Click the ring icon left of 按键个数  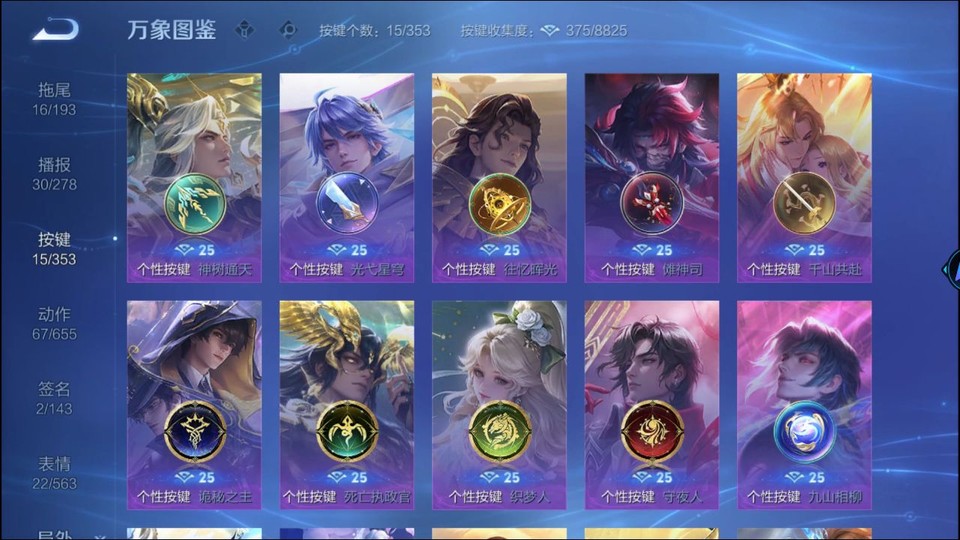click(x=289, y=30)
